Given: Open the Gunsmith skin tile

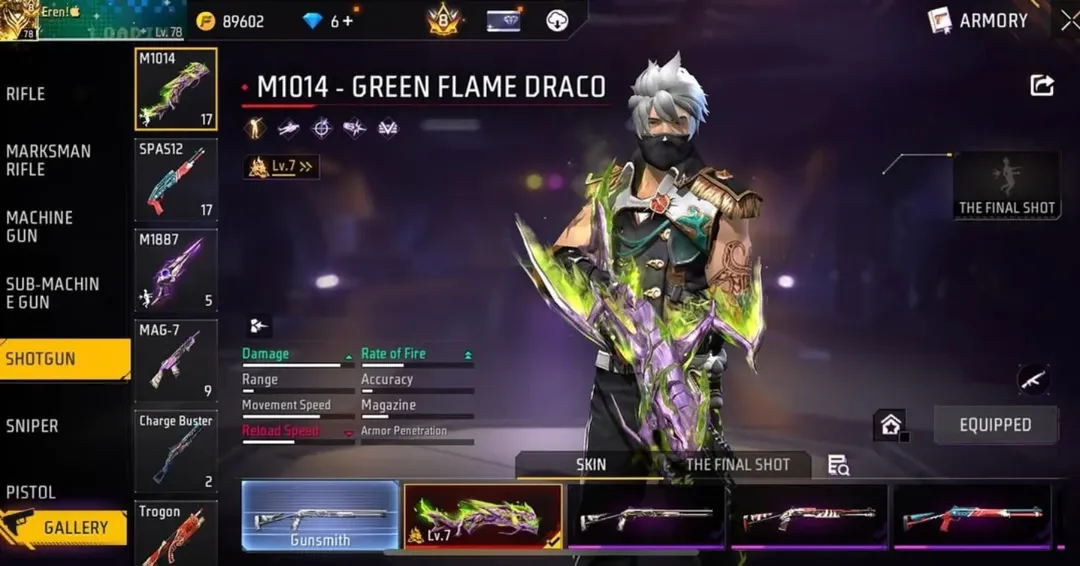Looking at the screenshot, I should (320, 516).
